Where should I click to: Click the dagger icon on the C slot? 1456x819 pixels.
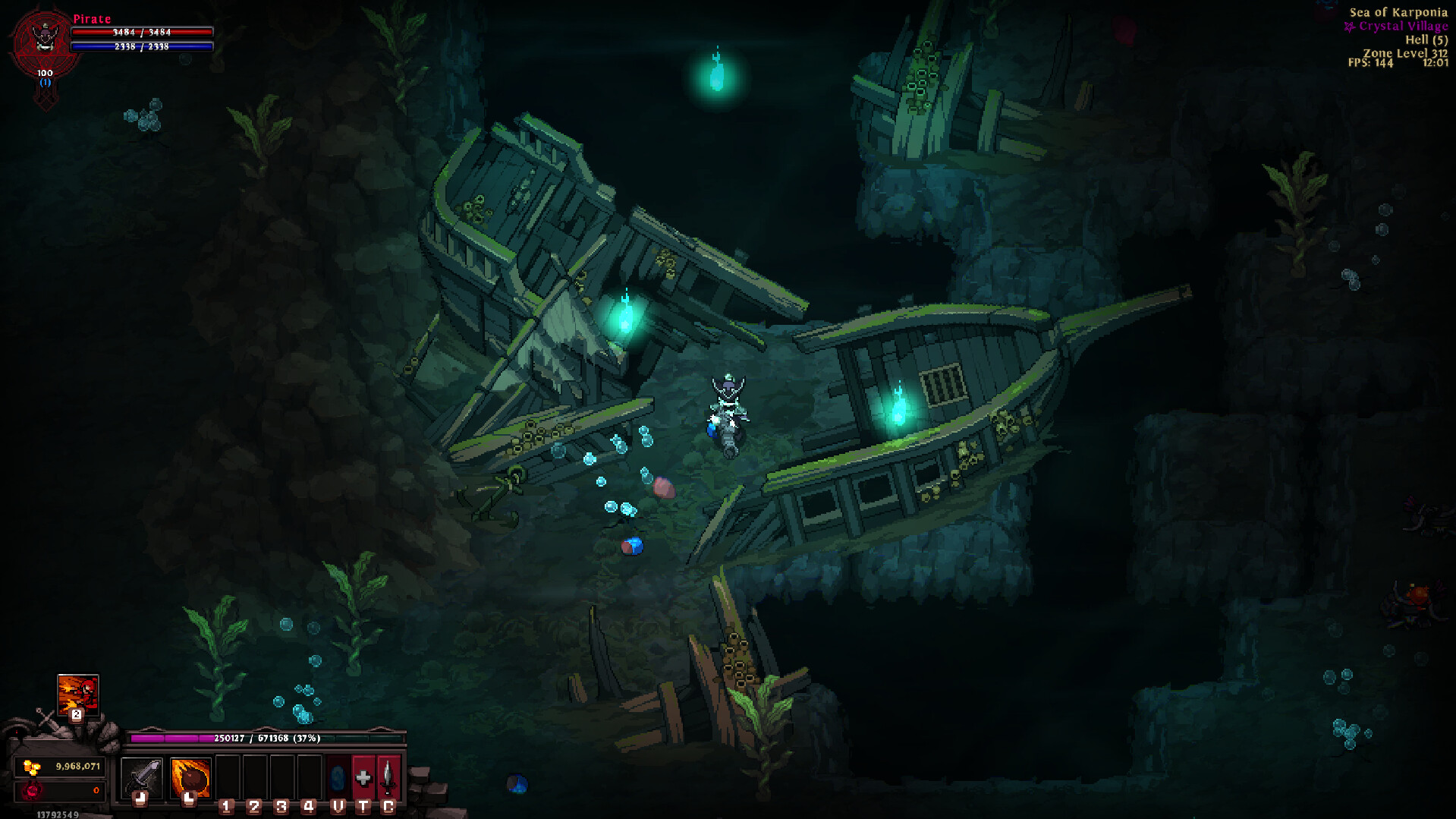(388, 776)
